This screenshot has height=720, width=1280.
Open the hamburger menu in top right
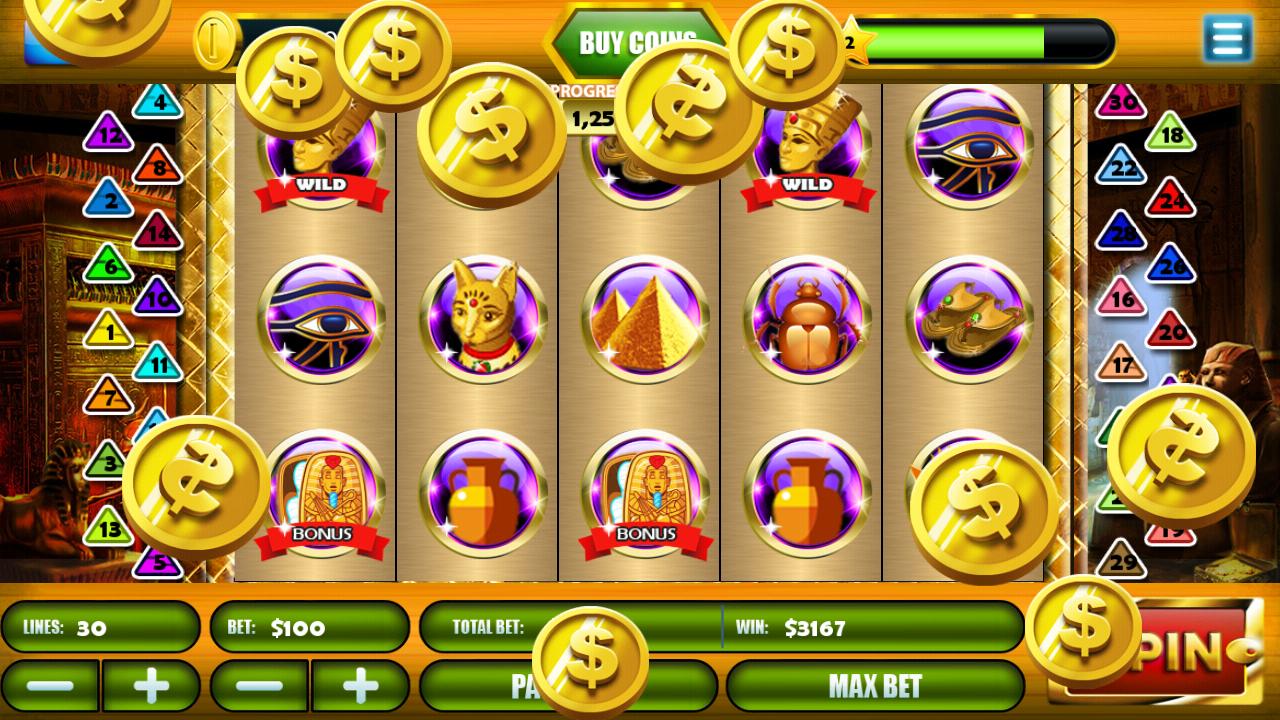[1228, 39]
